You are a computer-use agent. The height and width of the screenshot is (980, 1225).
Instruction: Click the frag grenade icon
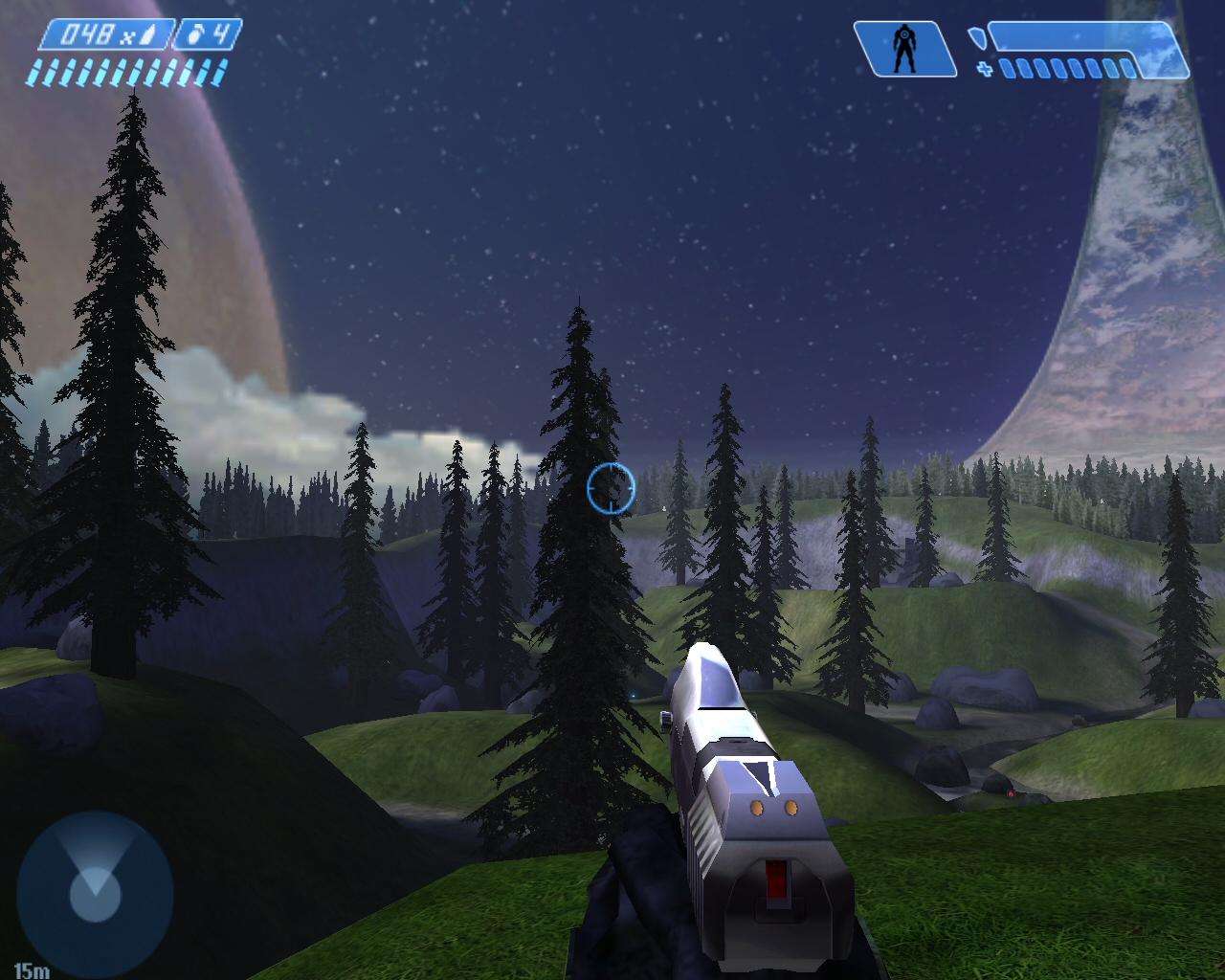tap(196, 36)
